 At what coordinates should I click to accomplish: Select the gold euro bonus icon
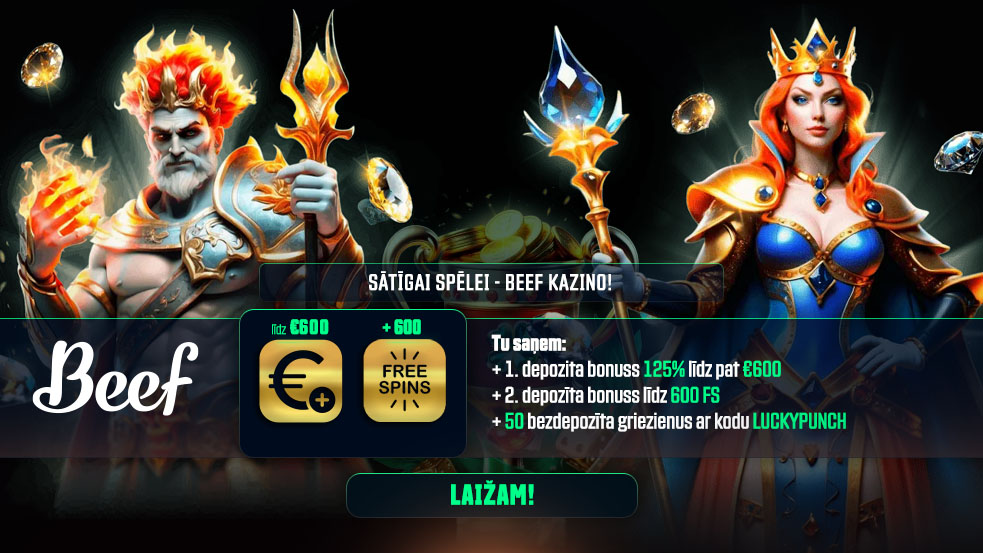300,381
